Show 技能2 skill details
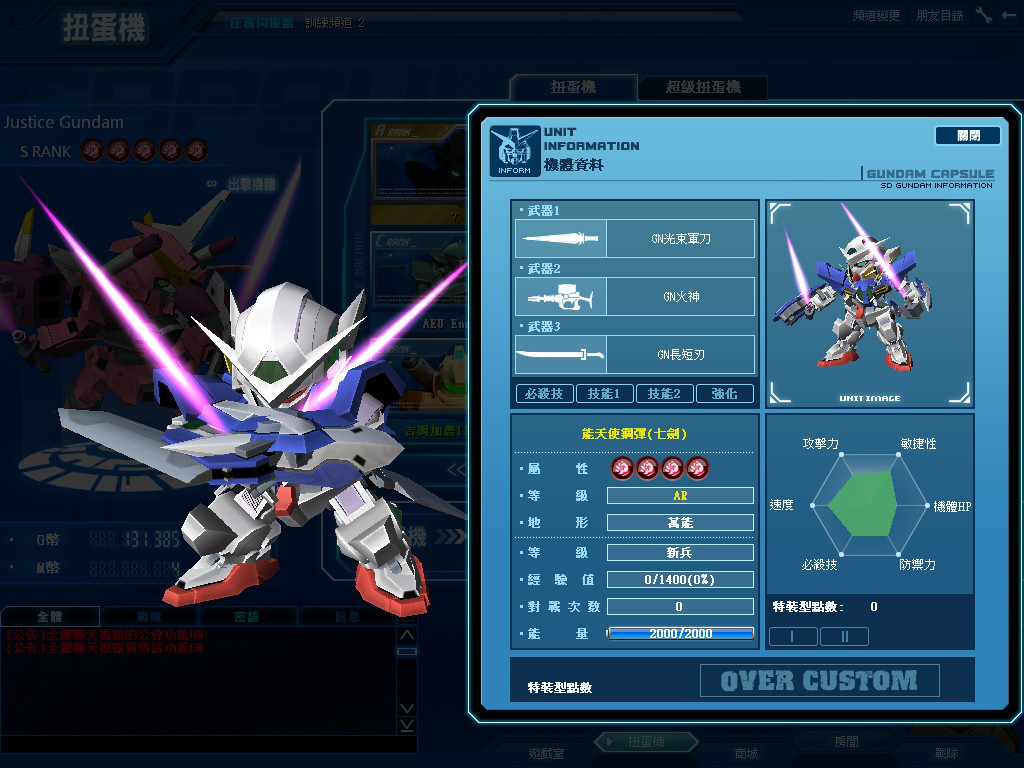Image resolution: width=1024 pixels, height=768 pixels. tap(664, 394)
